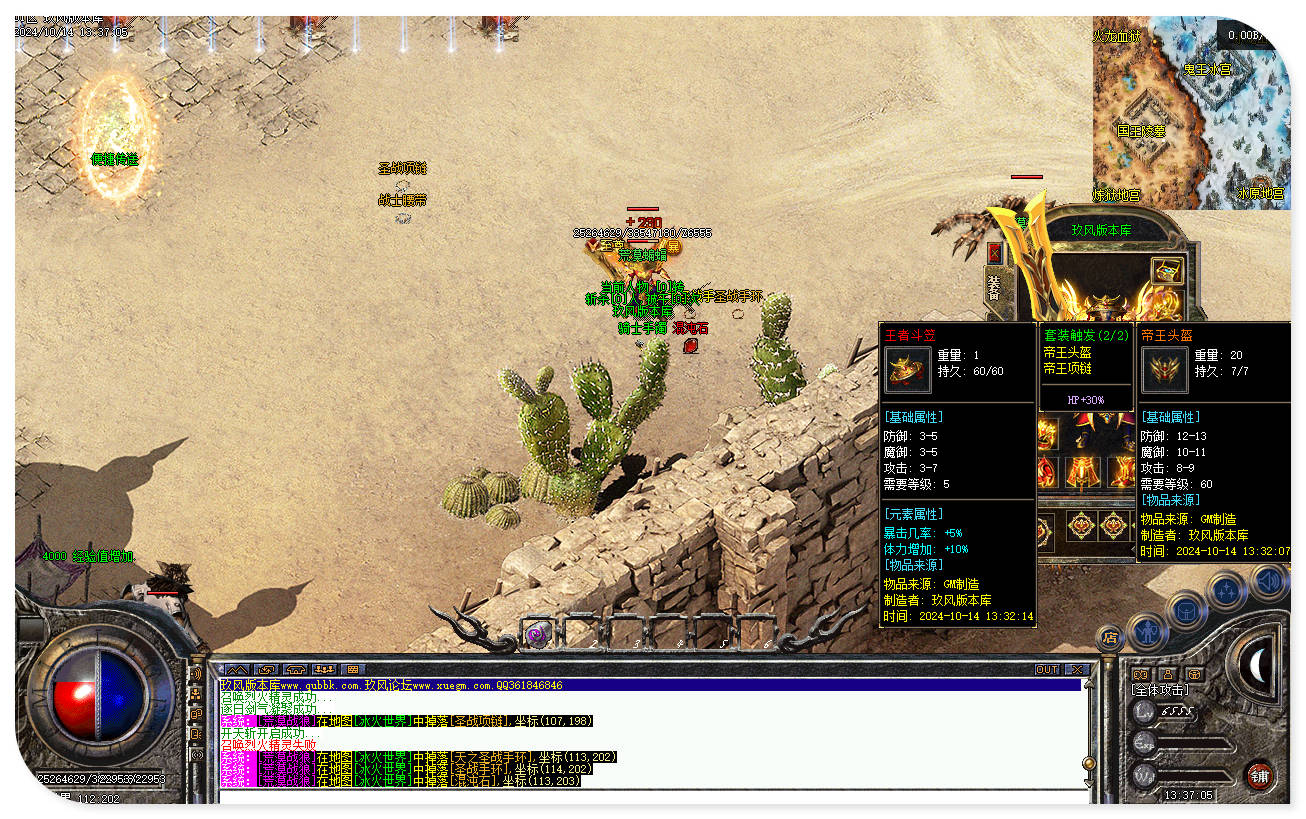Open the bag round button

click(x=1186, y=608)
